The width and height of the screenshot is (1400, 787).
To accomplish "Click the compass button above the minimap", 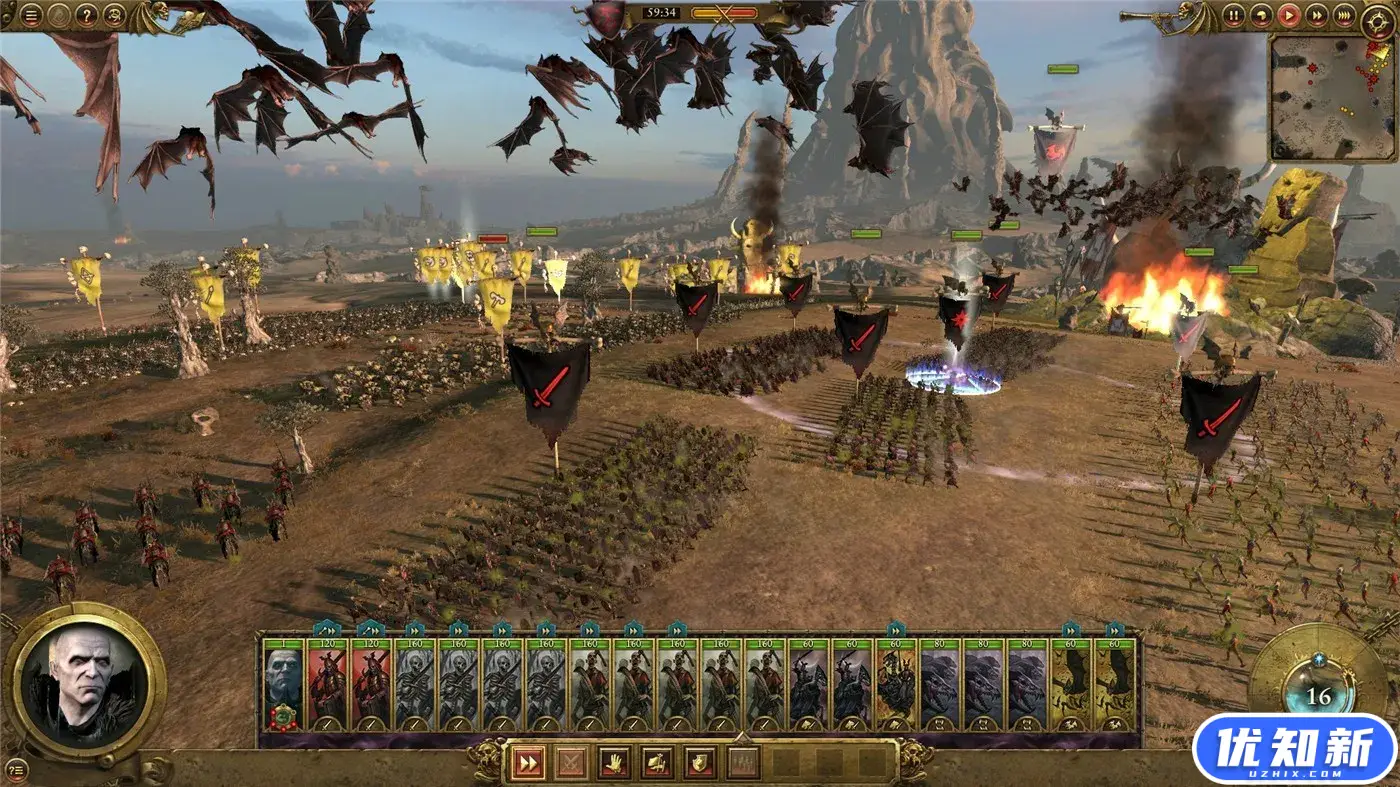I will tap(1379, 21).
